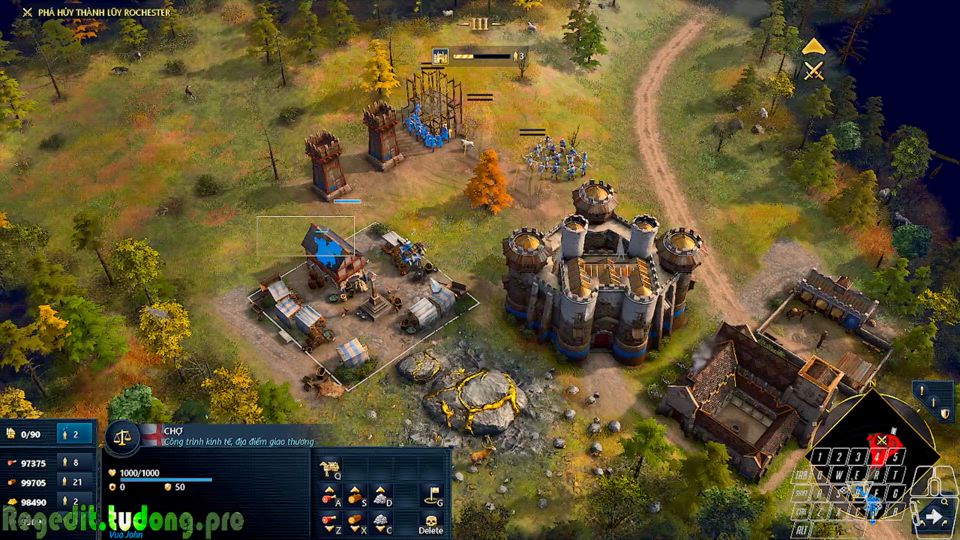Select the building production queue icon
Screen dimensions: 960x540
pos(439,56)
